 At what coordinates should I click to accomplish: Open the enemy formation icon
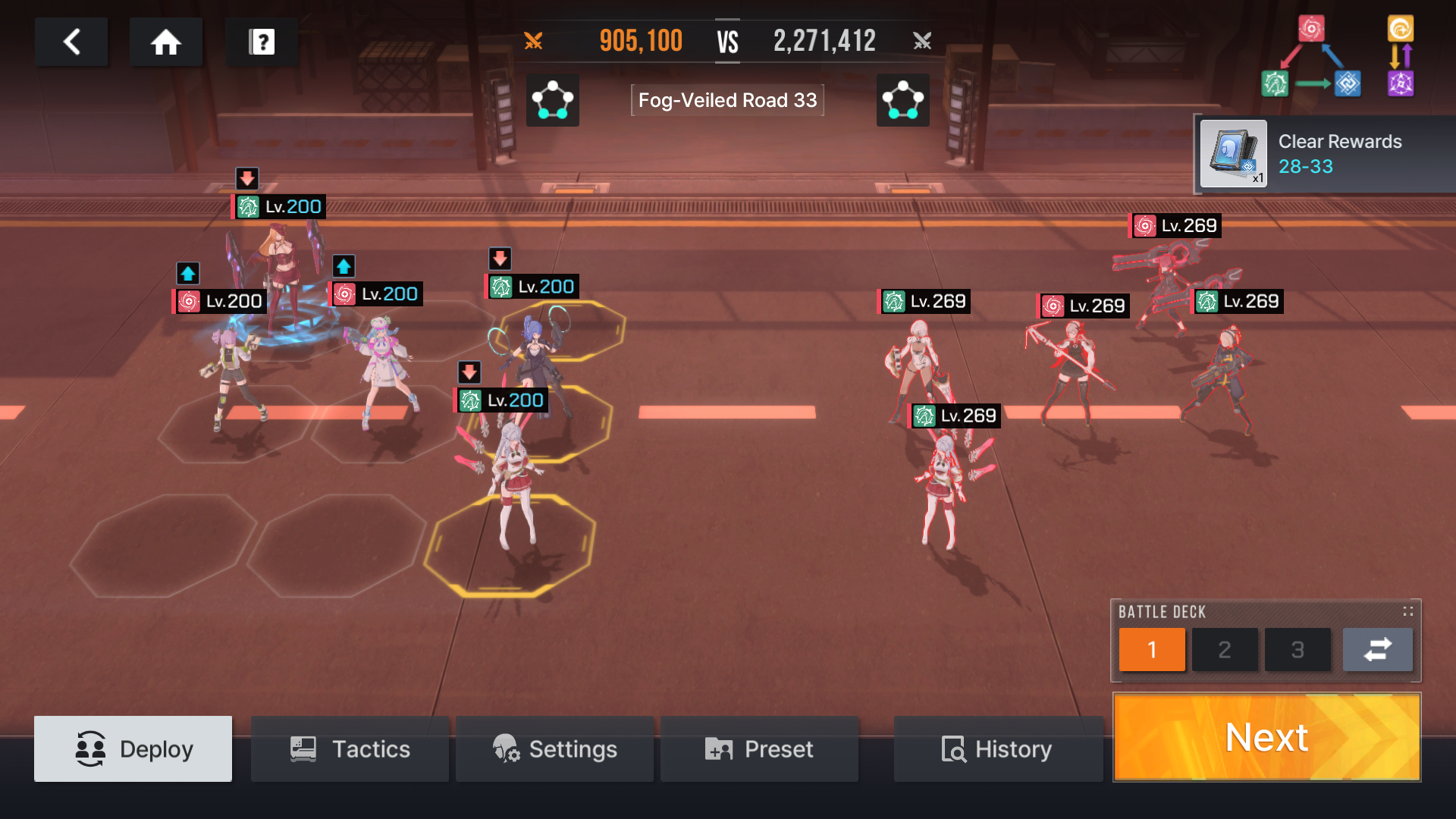coord(902,100)
